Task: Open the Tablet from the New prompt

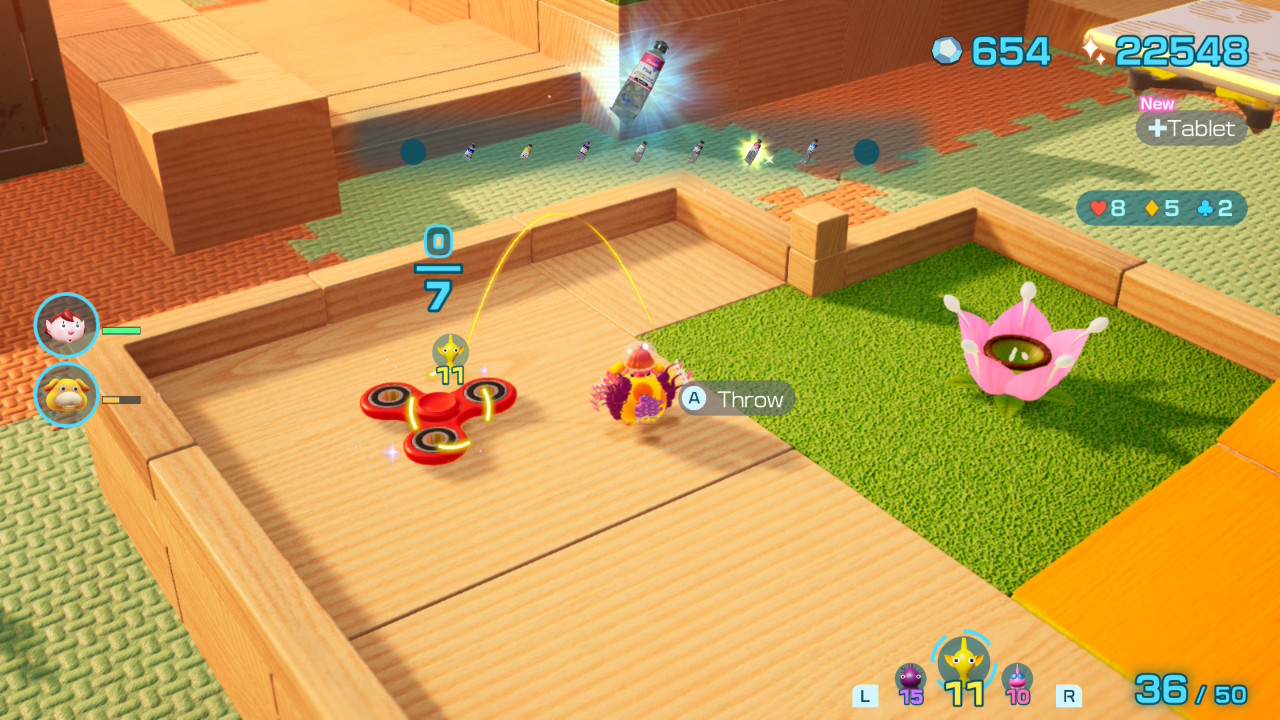Action: [x=1192, y=128]
